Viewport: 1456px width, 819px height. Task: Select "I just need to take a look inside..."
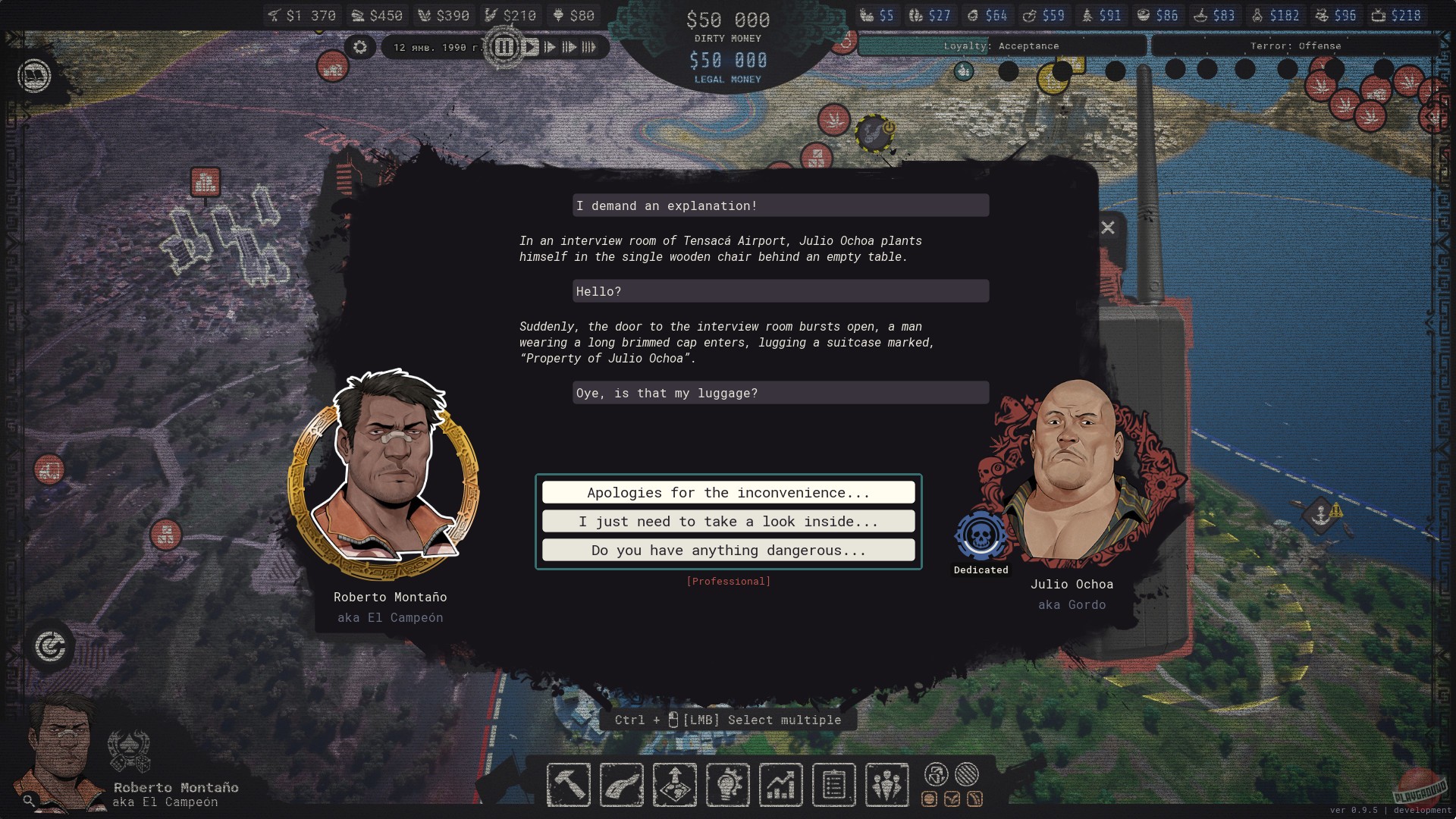tap(728, 522)
